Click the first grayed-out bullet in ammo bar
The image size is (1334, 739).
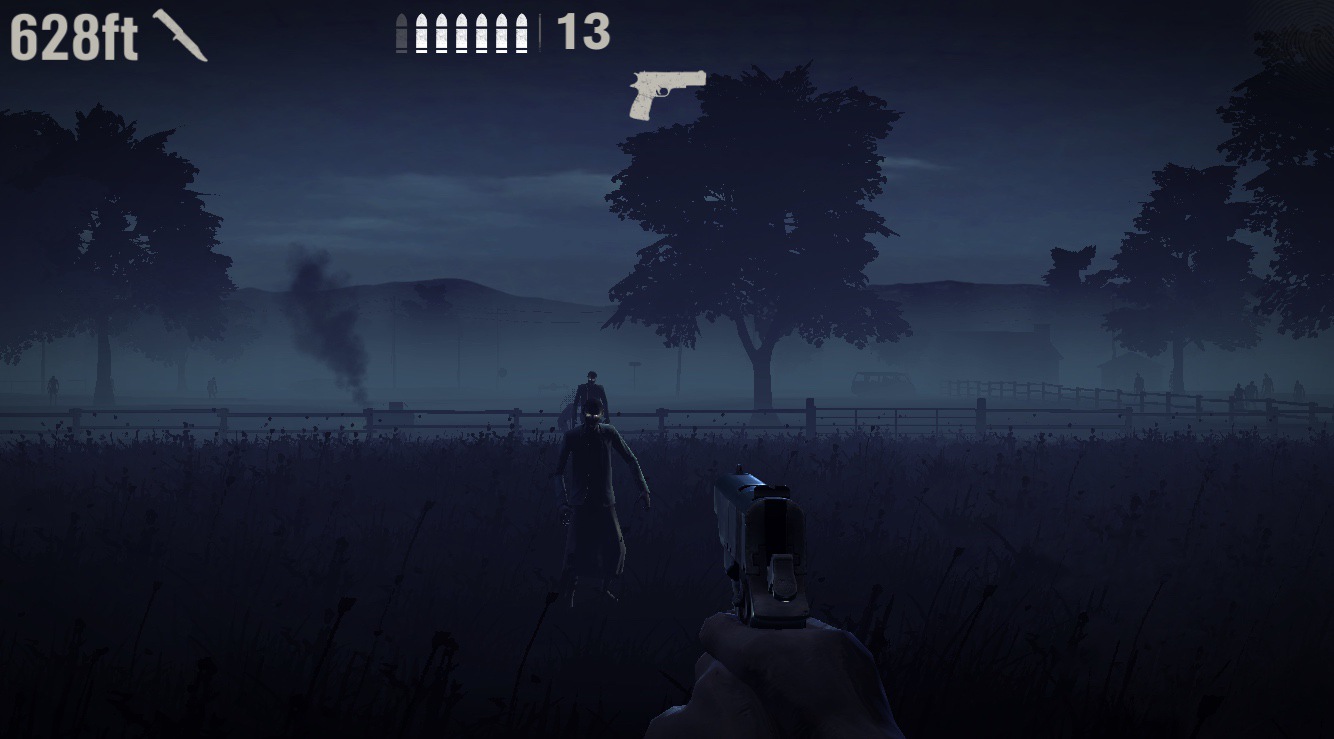[x=401, y=32]
